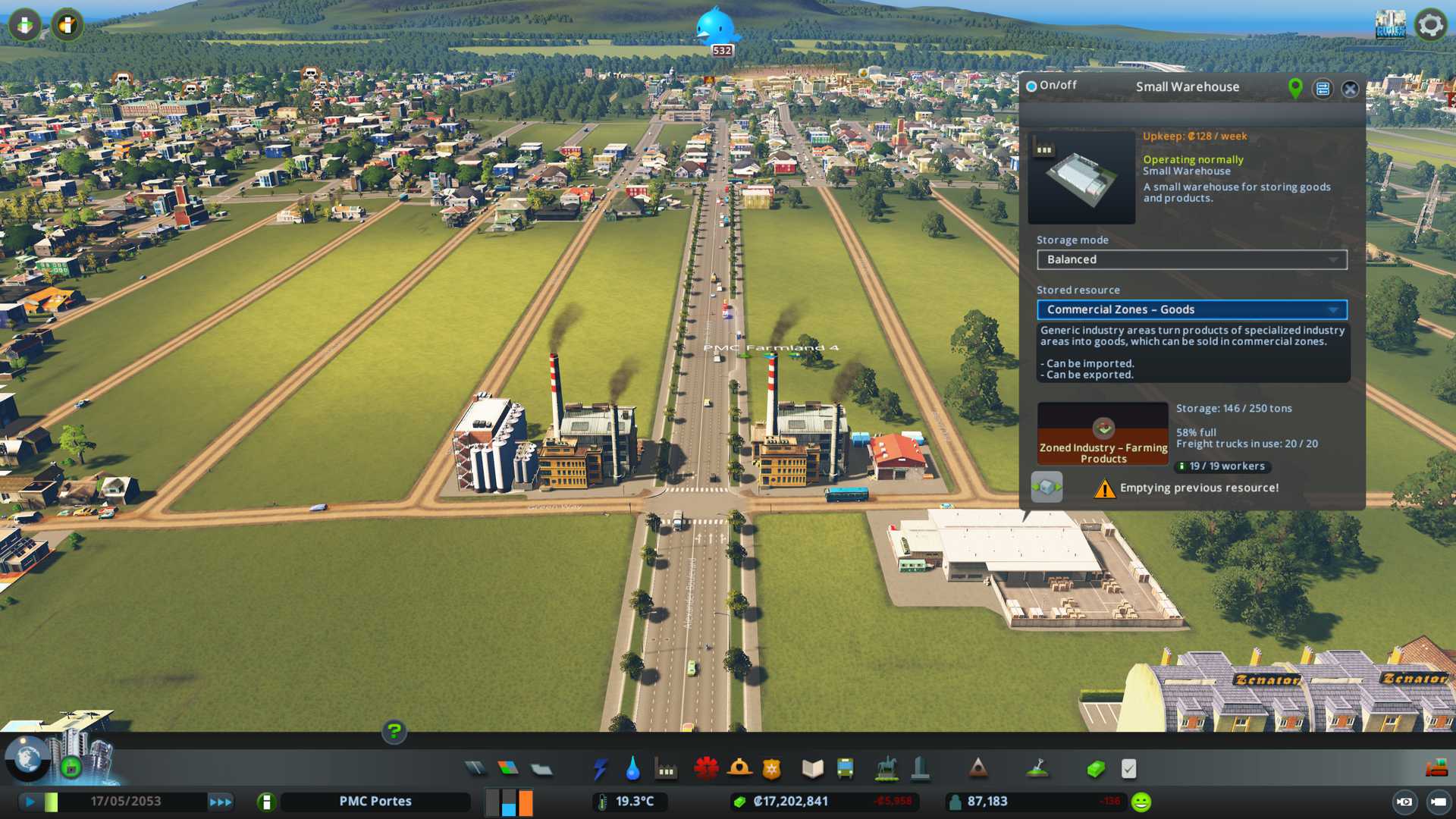Change game speed with the triple-arrow button
Screen dimensions: 1456x819
tap(221, 802)
